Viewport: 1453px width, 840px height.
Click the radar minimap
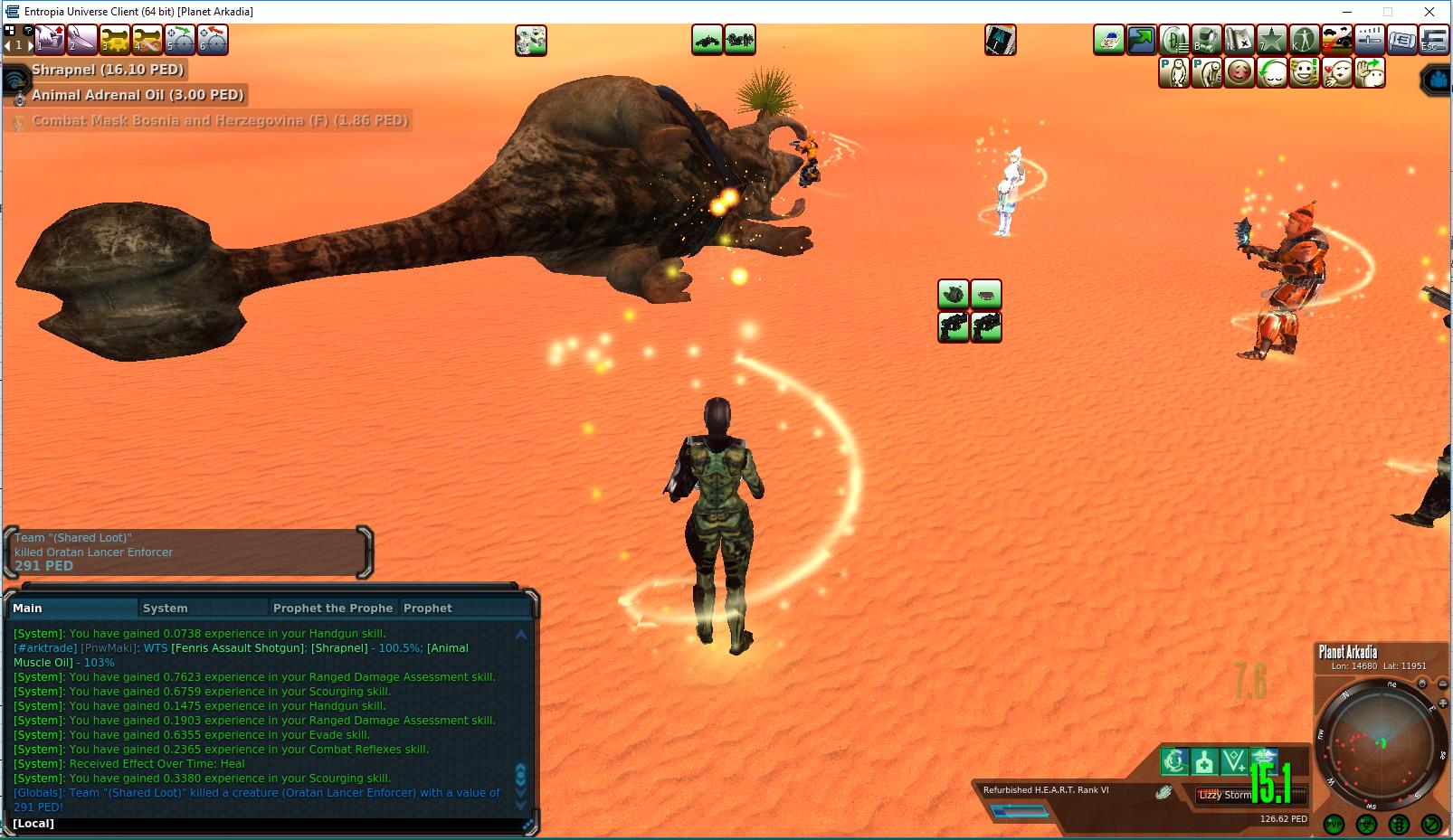[x=1381, y=741]
